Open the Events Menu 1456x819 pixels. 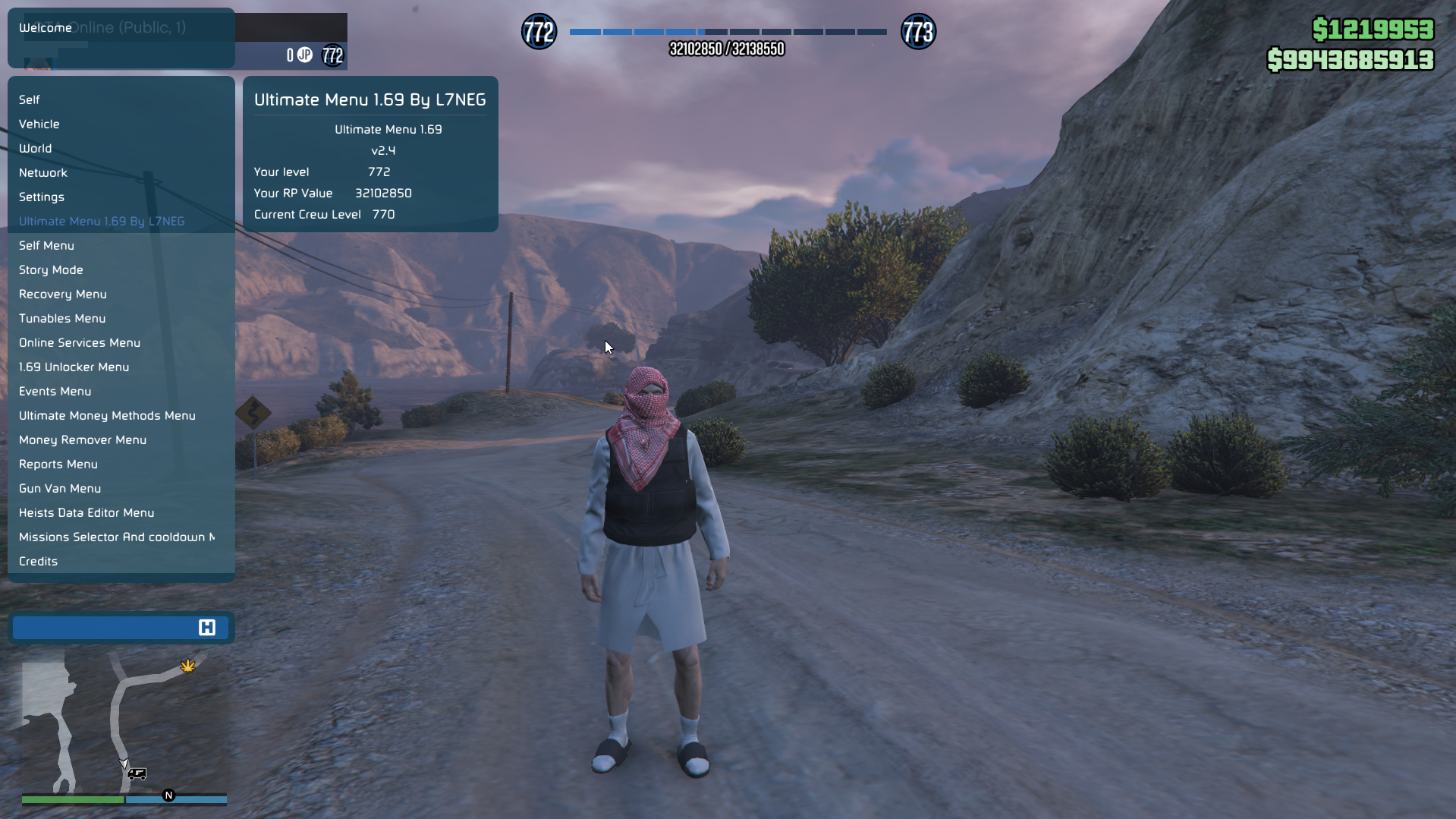[x=55, y=391]
